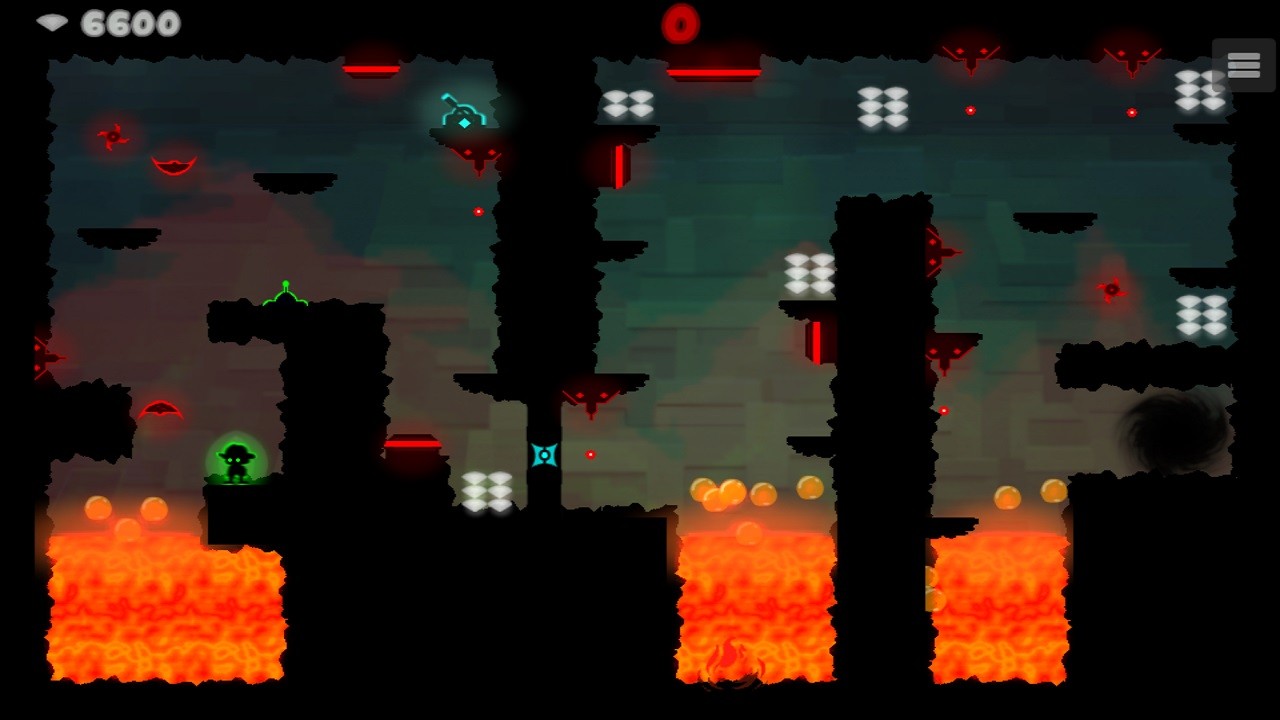
Task: Click the red ring zero counter
Action: pyautogui.click(x=683, y=21)
